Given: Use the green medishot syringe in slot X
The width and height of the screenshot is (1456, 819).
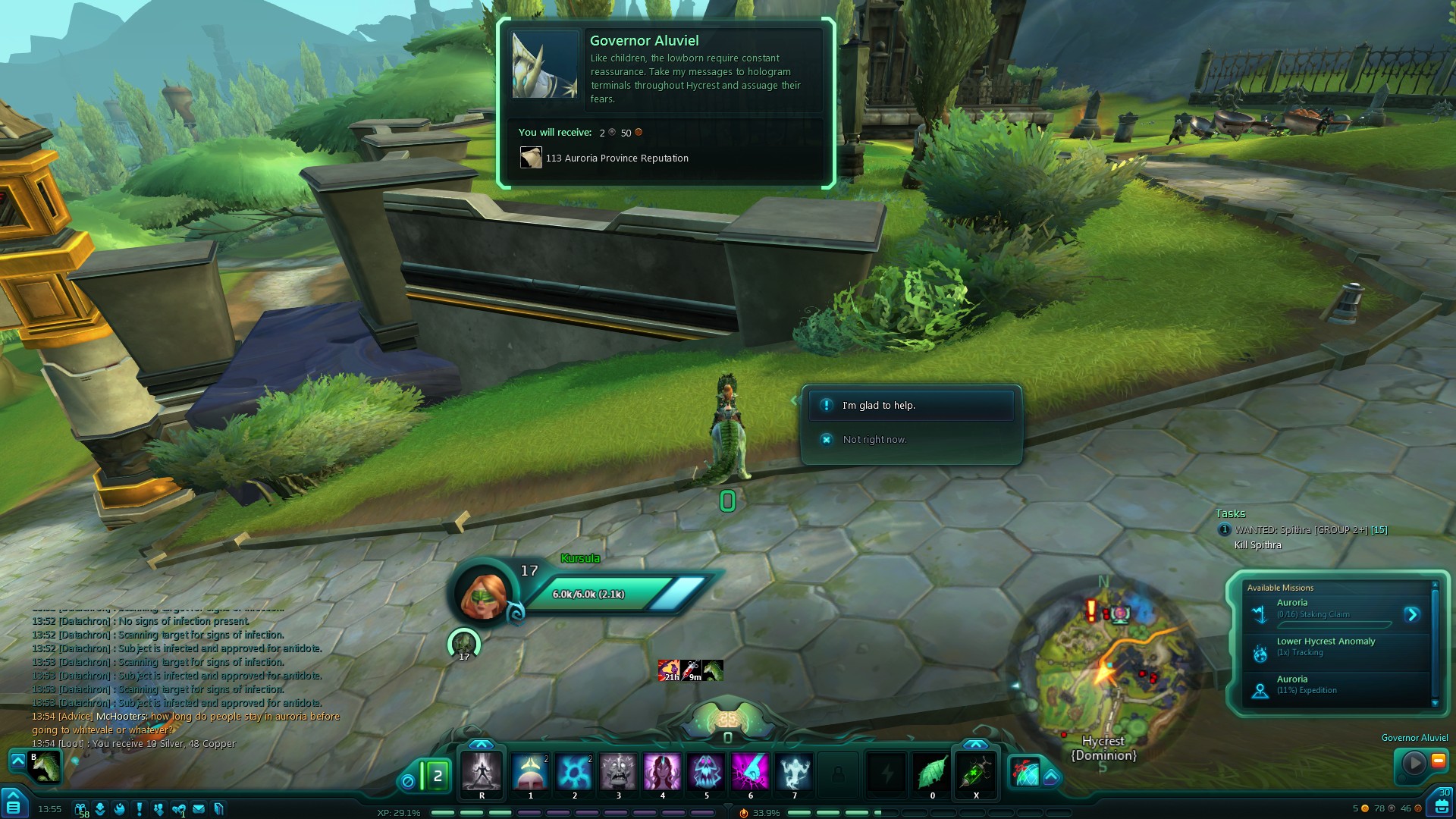Looking at the screenshot, I should pyautogui.click(x=976, y=772).
